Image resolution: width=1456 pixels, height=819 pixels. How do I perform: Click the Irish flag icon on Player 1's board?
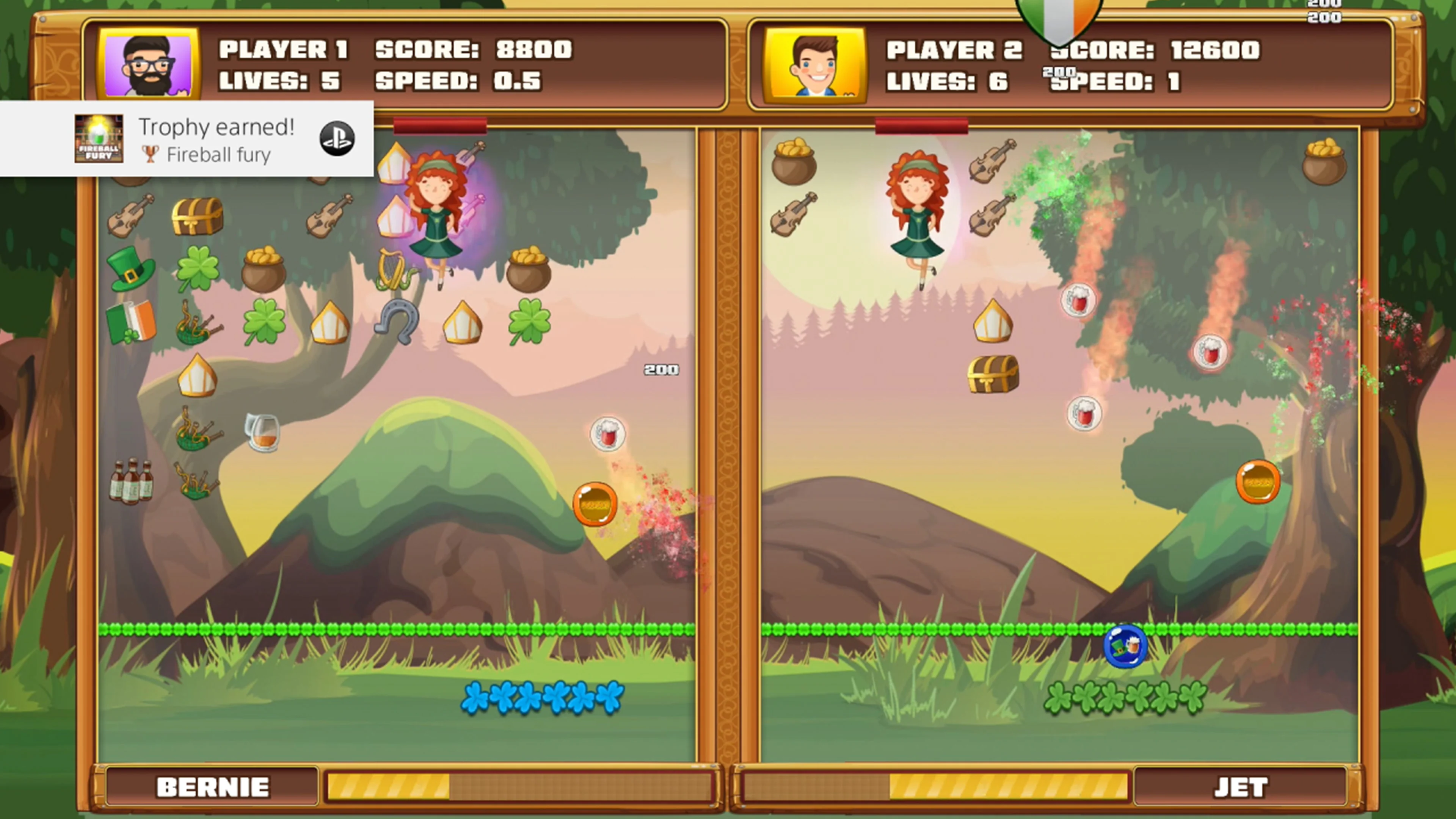coord(131,321)
